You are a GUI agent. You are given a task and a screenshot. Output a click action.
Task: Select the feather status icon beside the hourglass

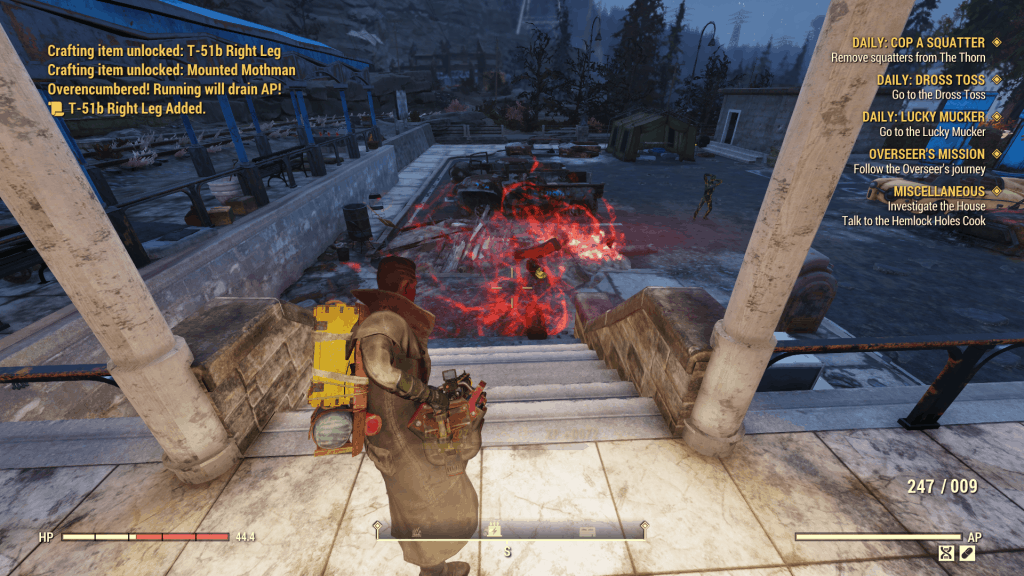pyautogui.click(x=967, y=552)
